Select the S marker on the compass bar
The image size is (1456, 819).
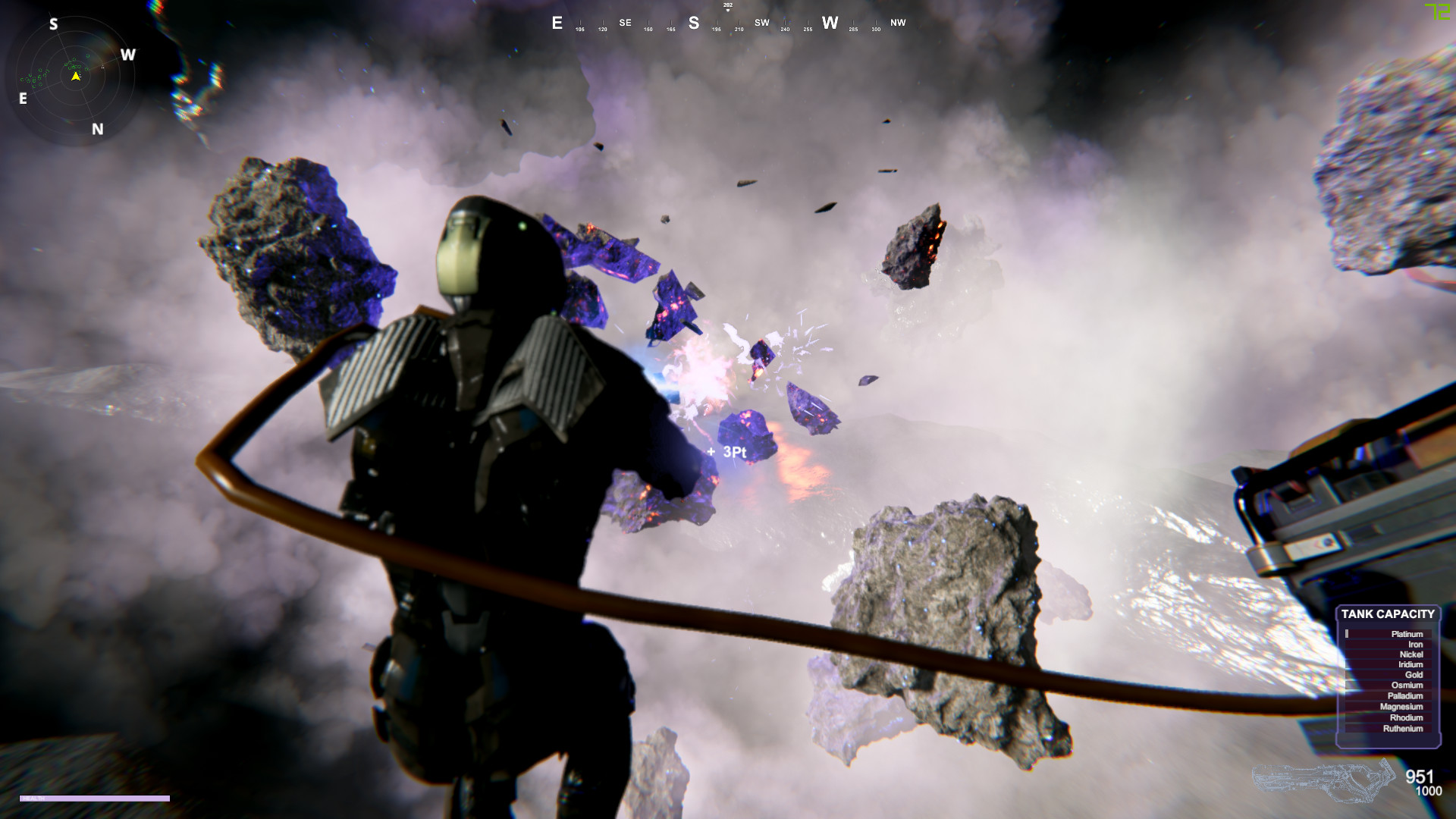pos(692,23)
